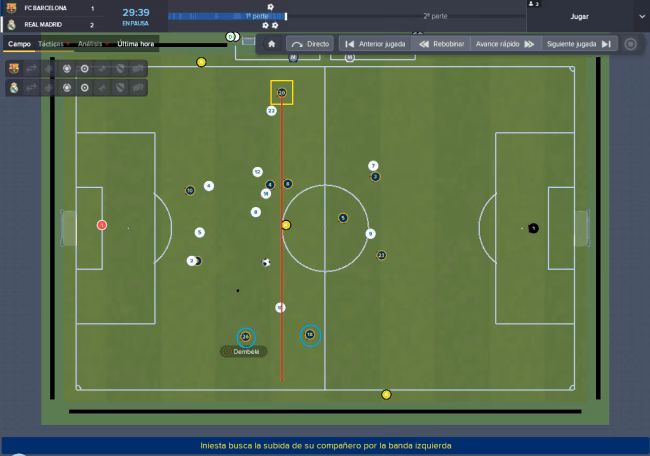Screen dimensions: 650x456
Task: Select the Campo tab
Action: coord(19,44)
